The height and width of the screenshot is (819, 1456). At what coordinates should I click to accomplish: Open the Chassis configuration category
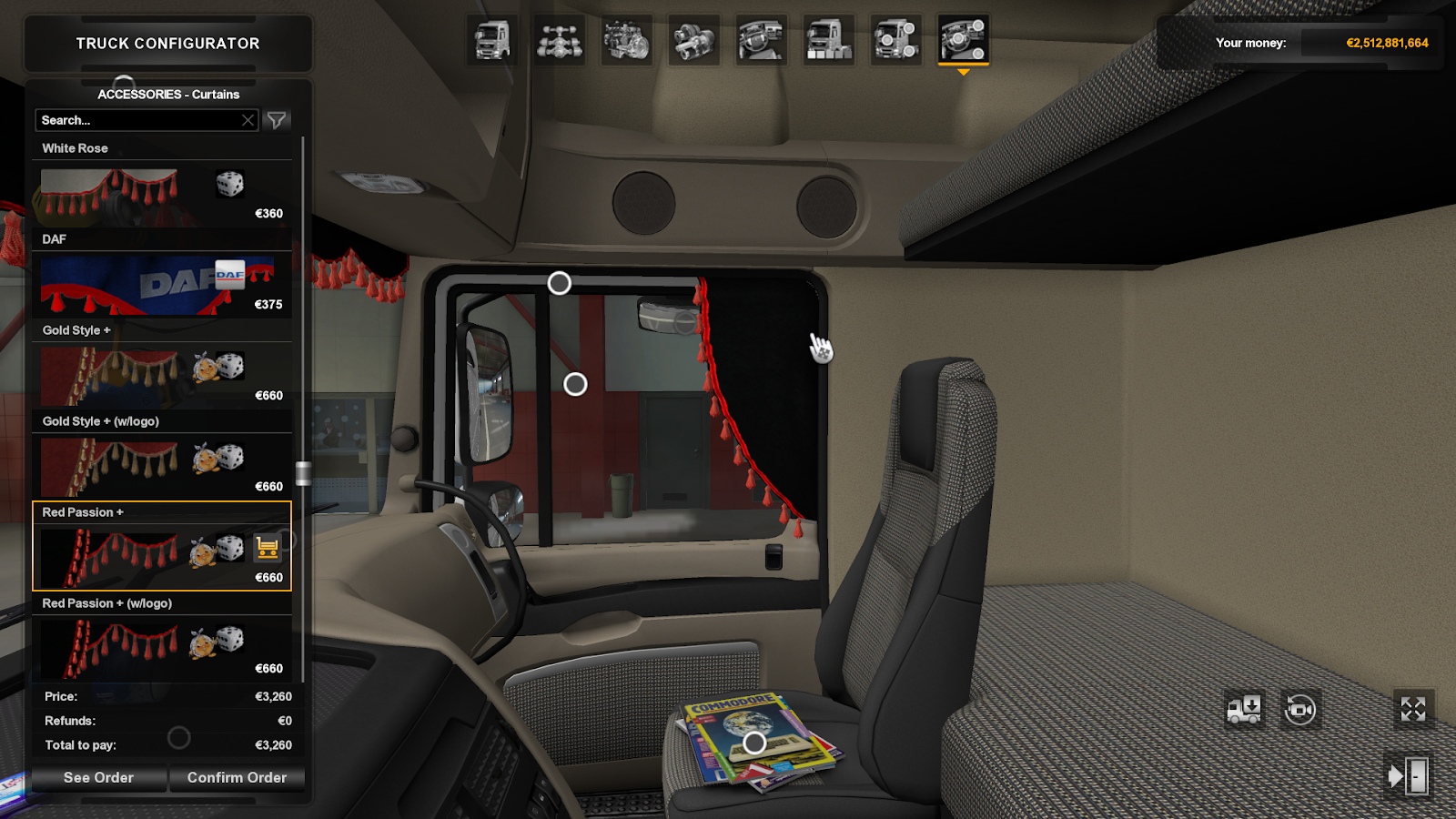[558, 42]
